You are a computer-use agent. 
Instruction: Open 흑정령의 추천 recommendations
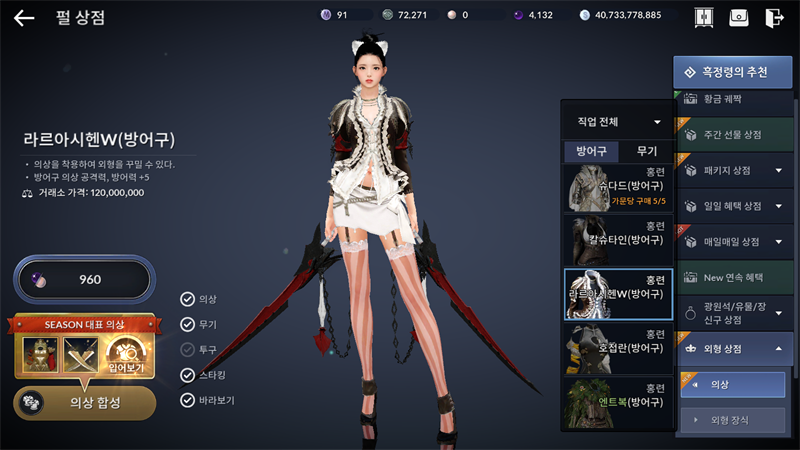point(734,72)
